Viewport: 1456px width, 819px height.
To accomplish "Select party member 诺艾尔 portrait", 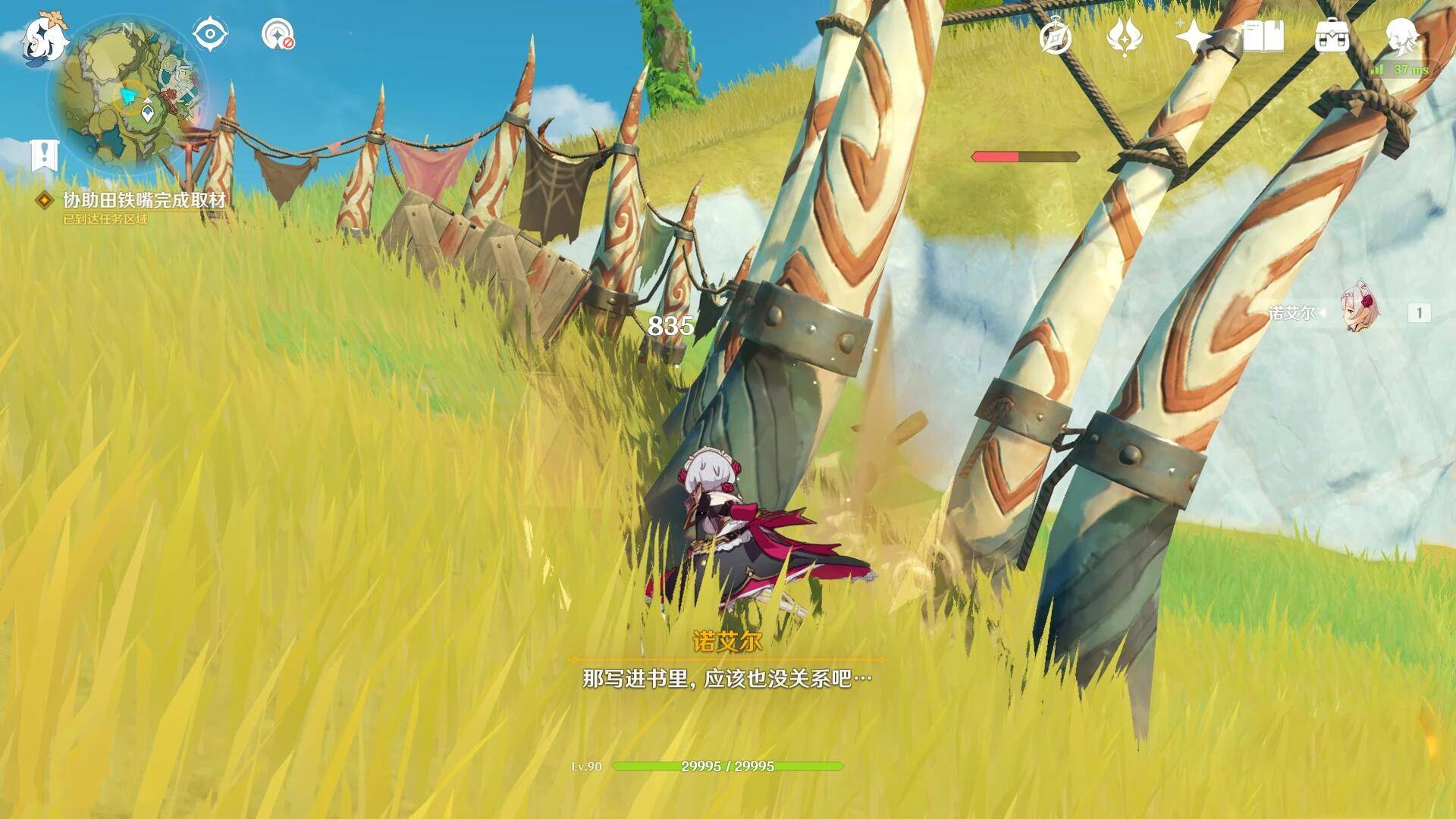I will pyautogui.click(x=1360, y=312).
